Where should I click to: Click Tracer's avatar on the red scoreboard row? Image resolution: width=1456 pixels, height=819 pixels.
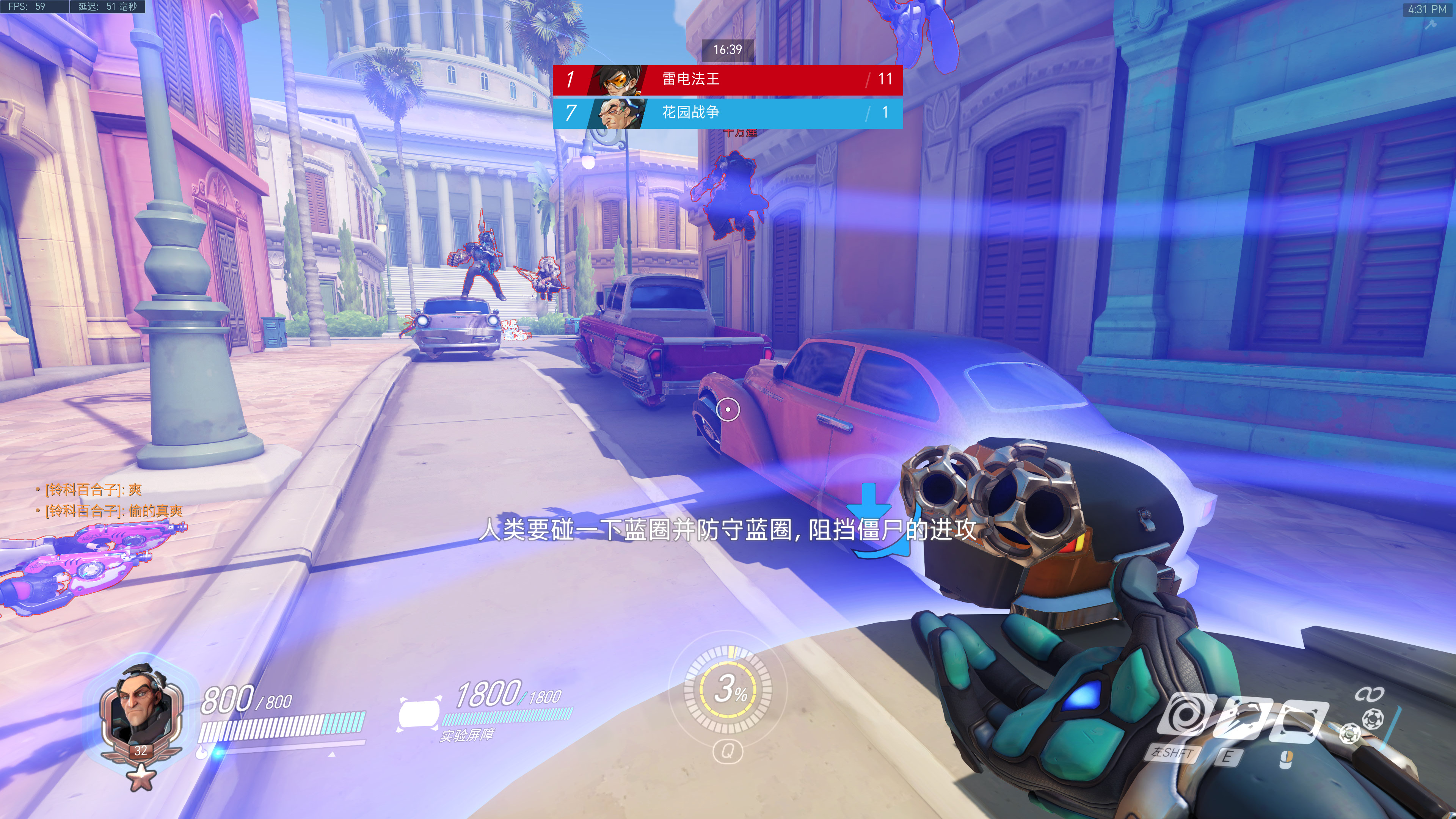point(618,80)
